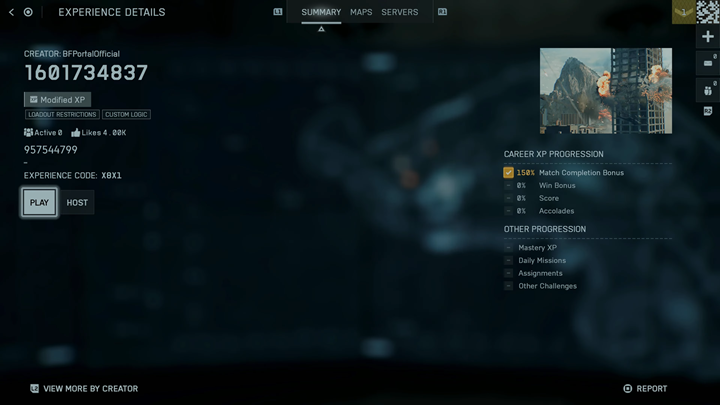Like the experience with the thumbs-up icon

tap(76, 132)
